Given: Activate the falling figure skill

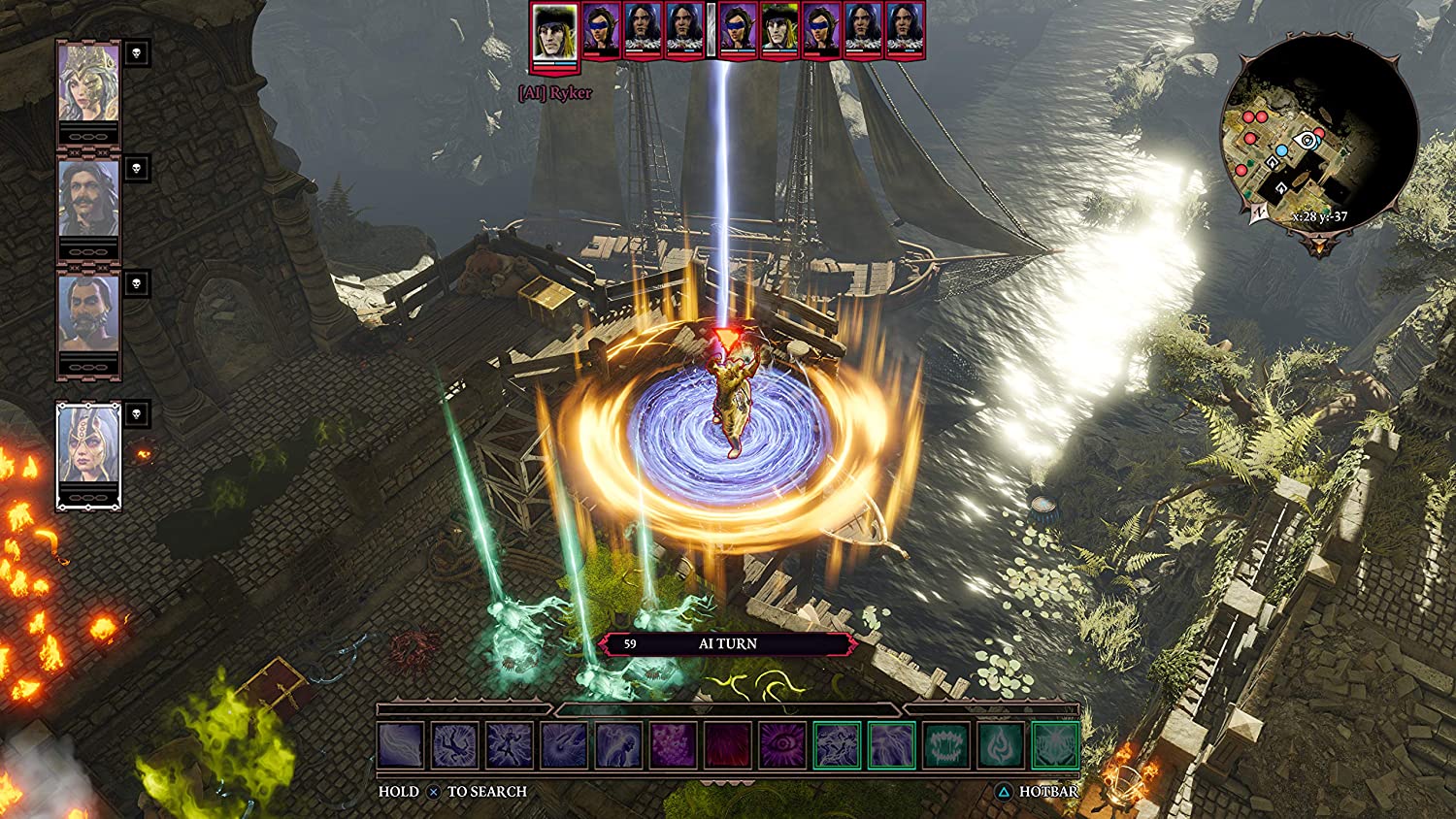Looking at the screenshot, I should (455, 745).
